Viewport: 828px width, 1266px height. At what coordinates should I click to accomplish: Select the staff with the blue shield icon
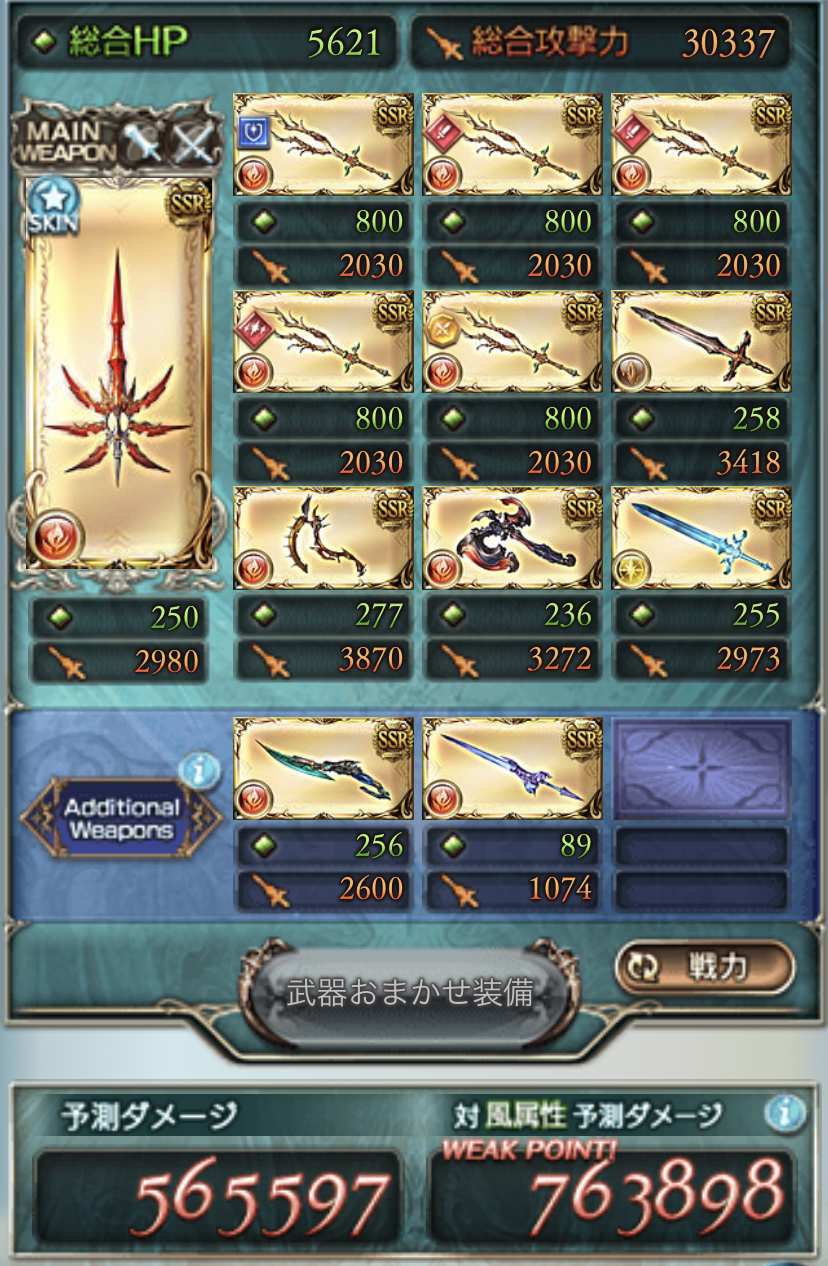pos(323,143)
